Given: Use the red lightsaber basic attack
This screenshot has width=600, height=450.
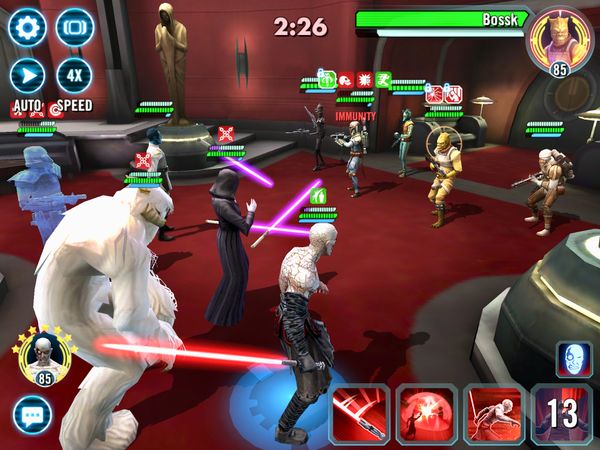Looking at the screenshot, I should click(359, 414).
